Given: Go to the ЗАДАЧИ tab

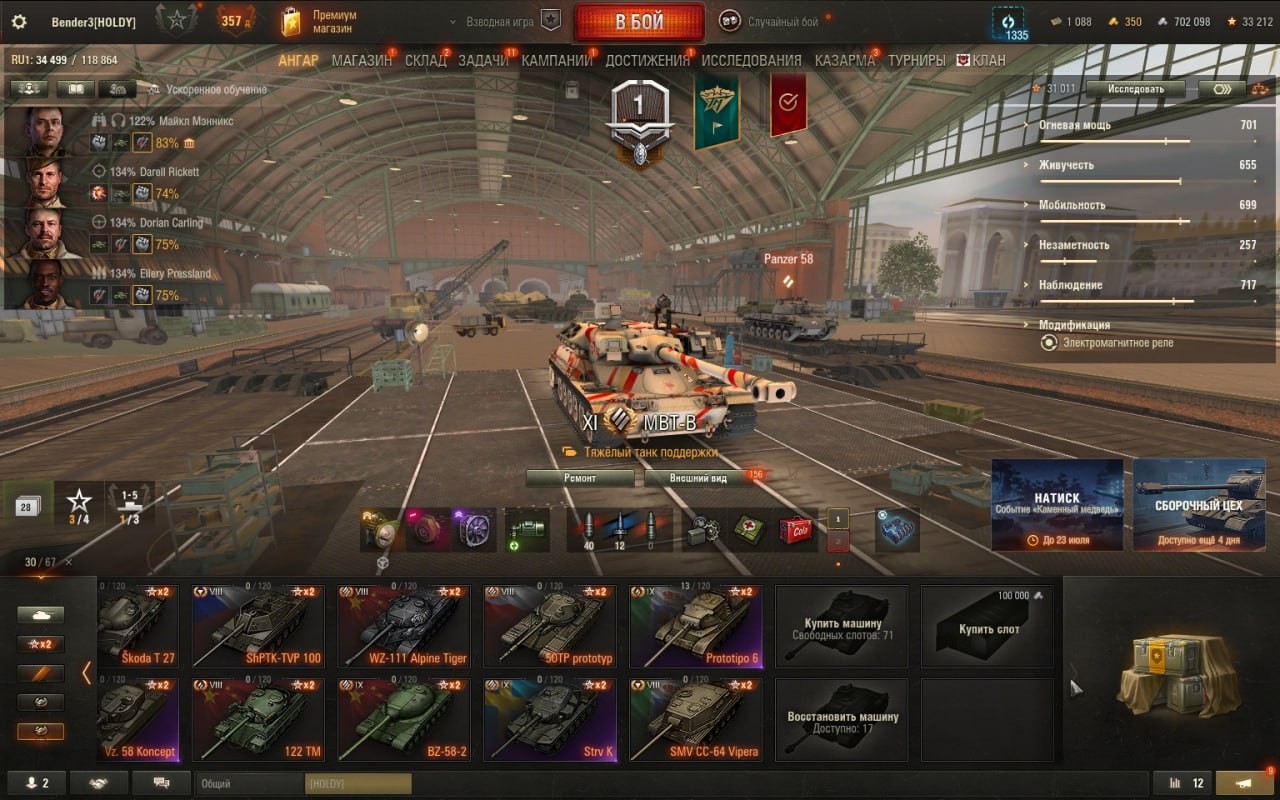Looking at the screenshot, I should point(483,60).
